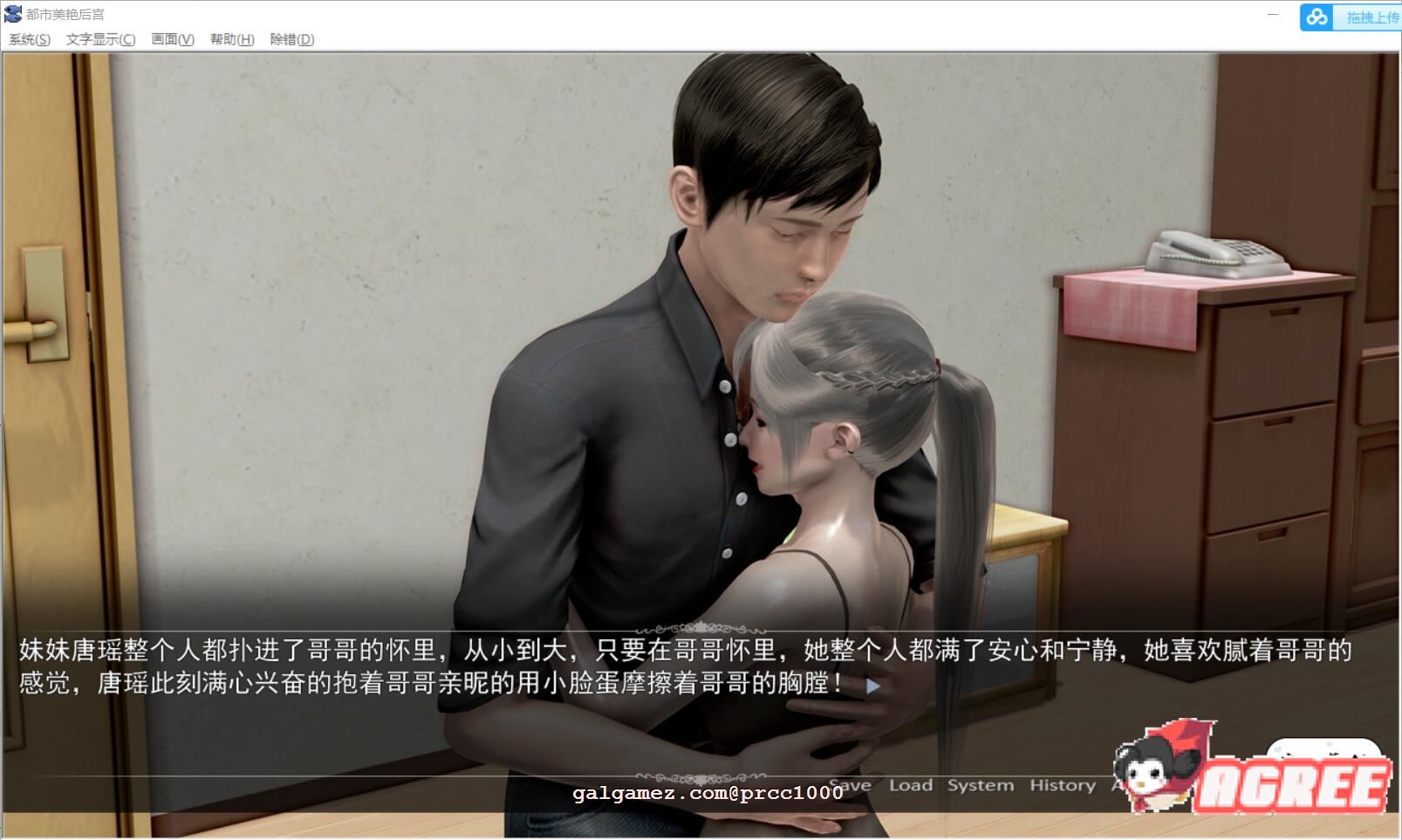Open the 帮助(H) help menu

pyautogui.click(x=229, y=39)
